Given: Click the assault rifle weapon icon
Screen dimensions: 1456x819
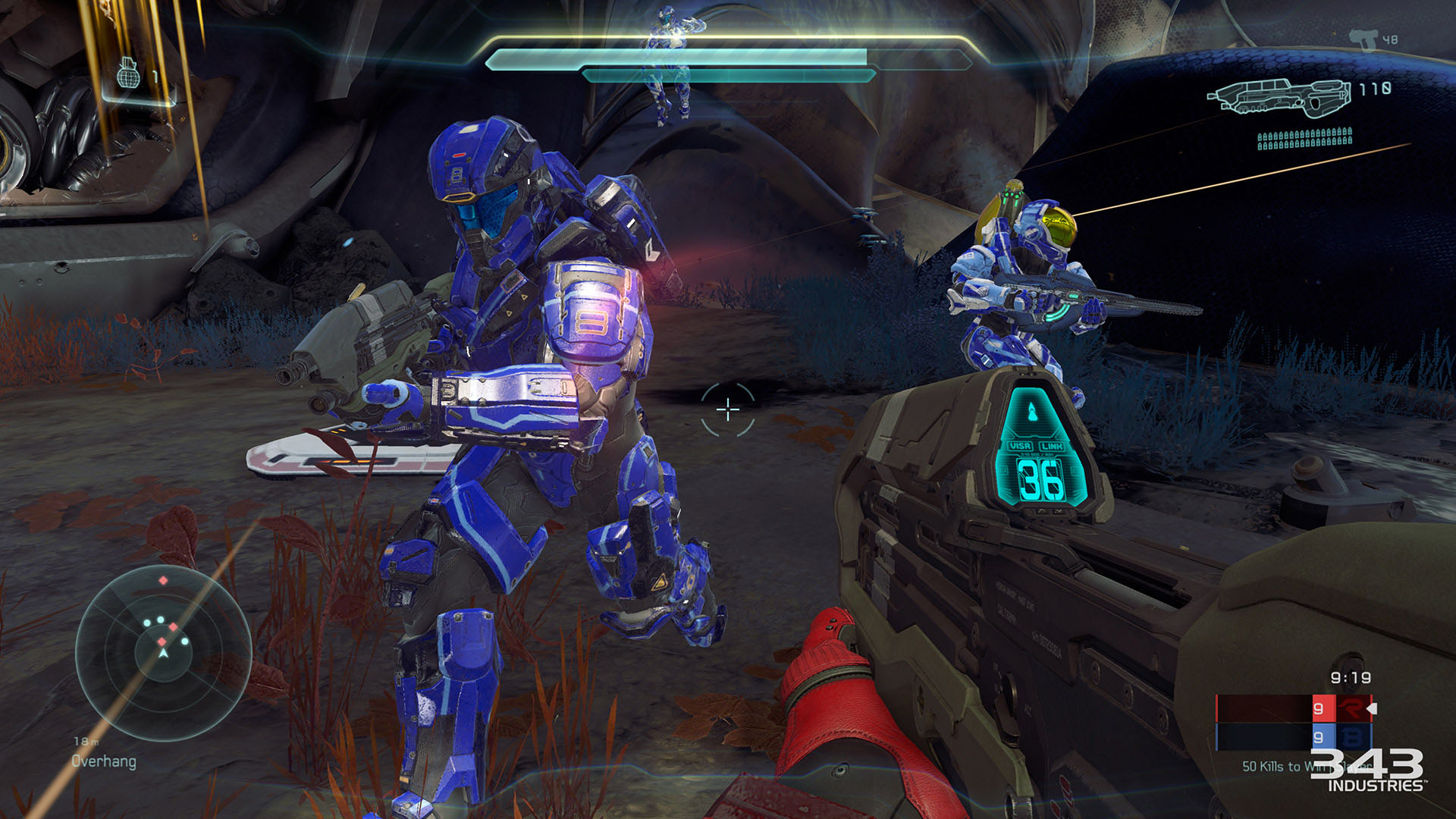Looking at the screenshot, I should coord(1279,97).
